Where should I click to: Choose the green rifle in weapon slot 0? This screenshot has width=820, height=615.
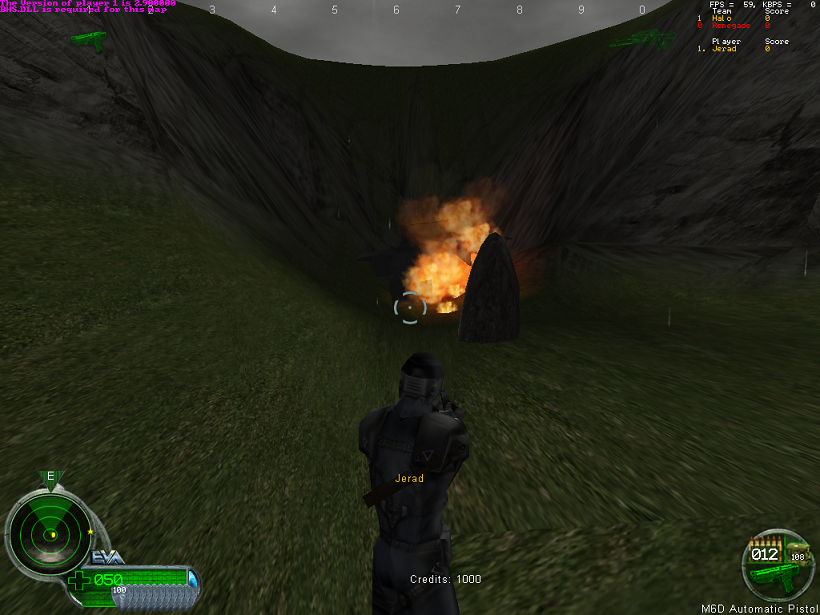[x=643, y=39]
